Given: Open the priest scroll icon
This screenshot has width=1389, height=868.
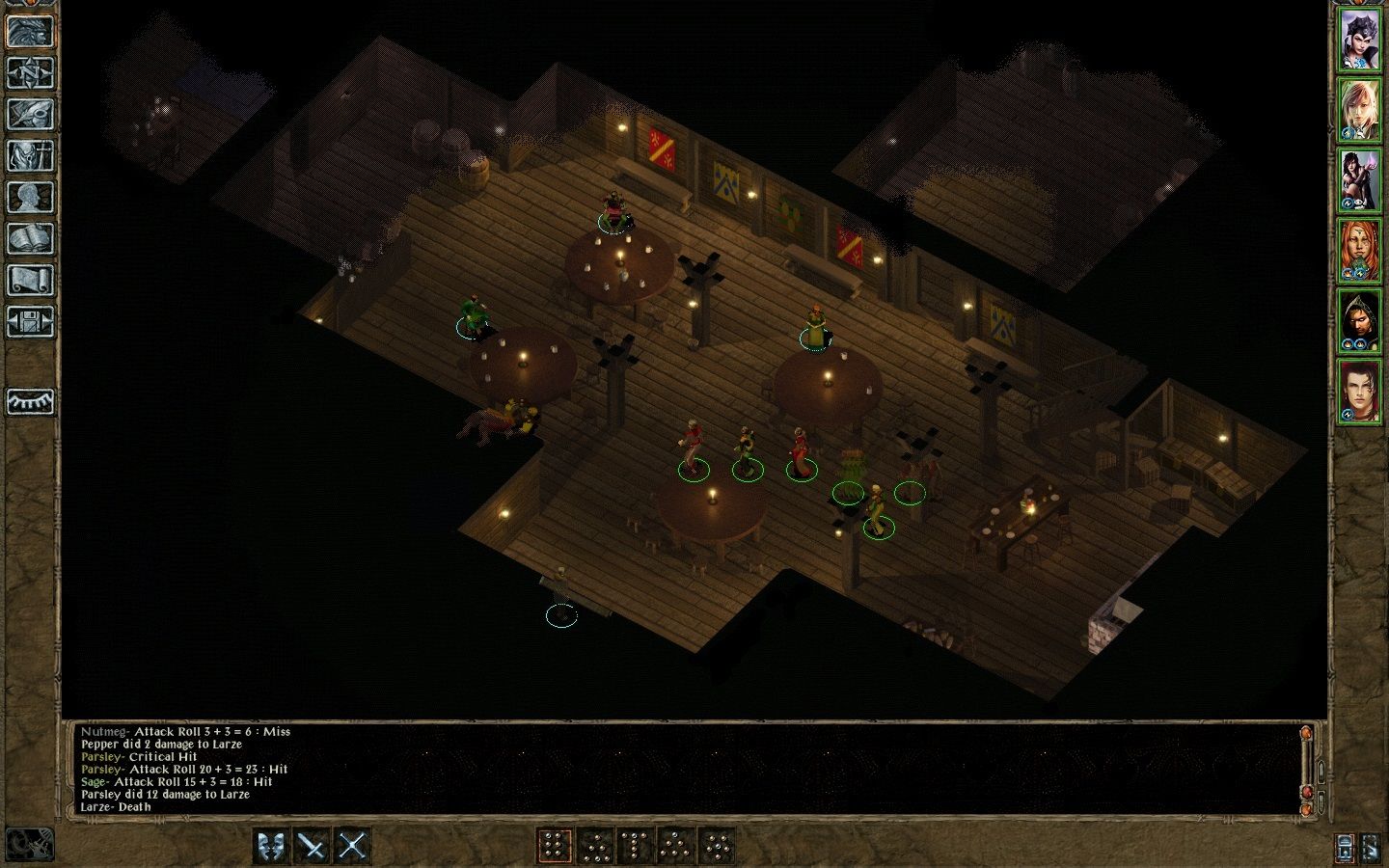Looking at the screenshot, I should (x=30, y=280).
